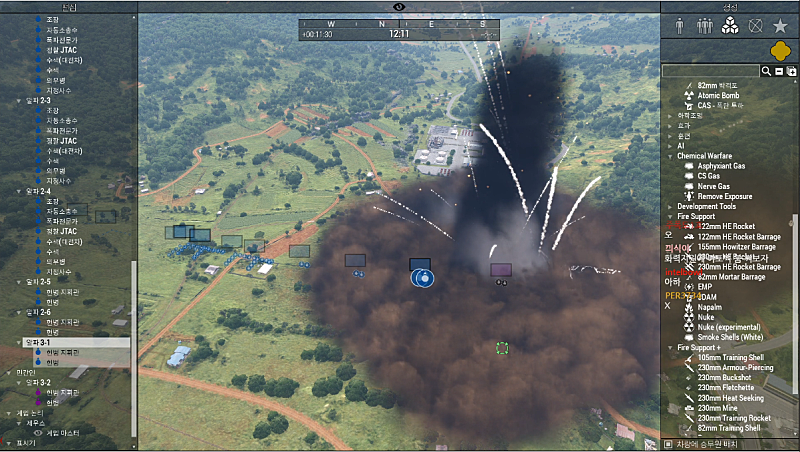Toggle the vehicle crew checkbox at panel bottom

coord(669,443)
